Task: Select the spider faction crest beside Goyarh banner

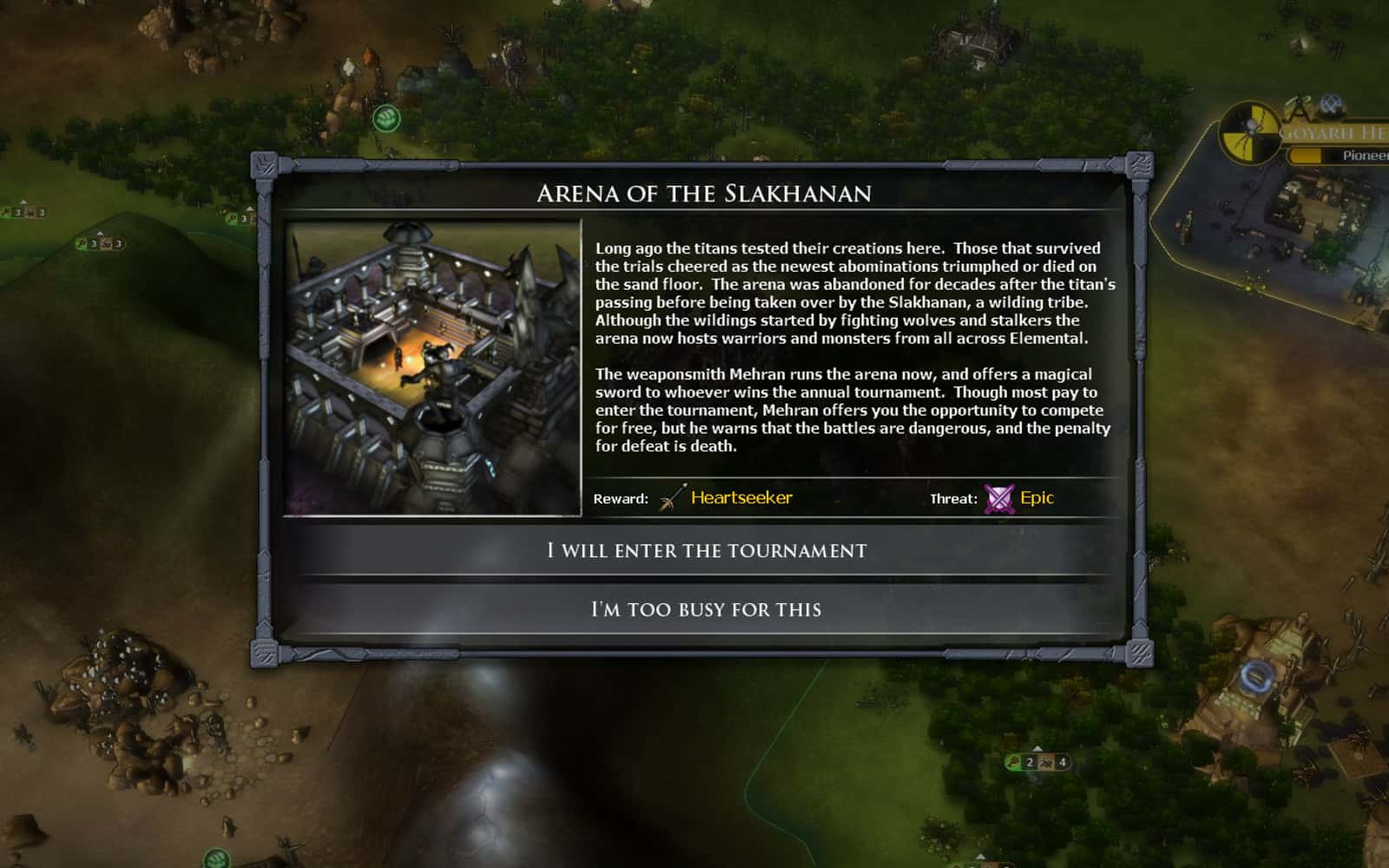Action: [1250, 133]
